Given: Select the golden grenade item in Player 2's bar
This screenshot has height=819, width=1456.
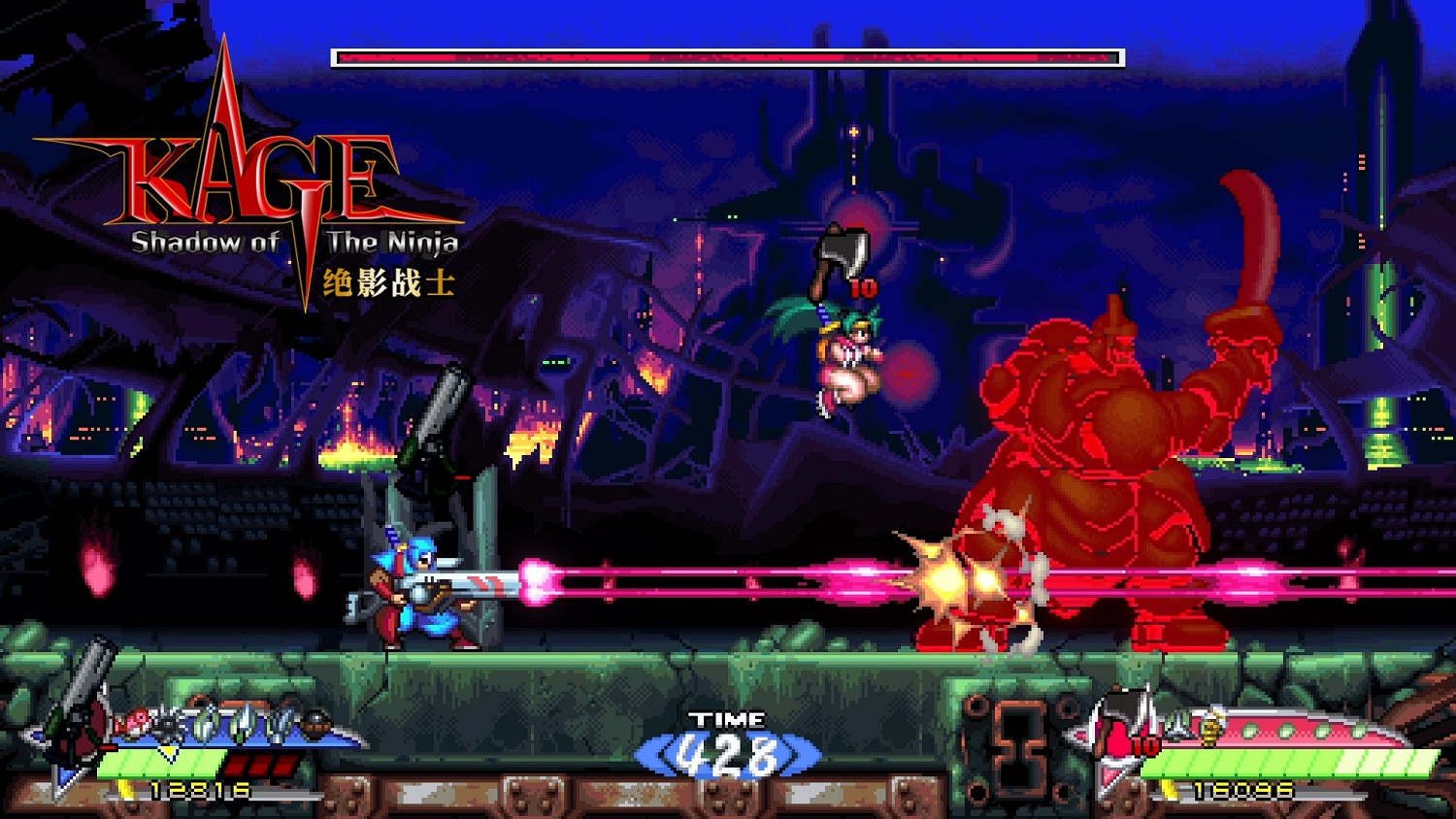Looking at the screenshot, I should [x=1210, y=728].
